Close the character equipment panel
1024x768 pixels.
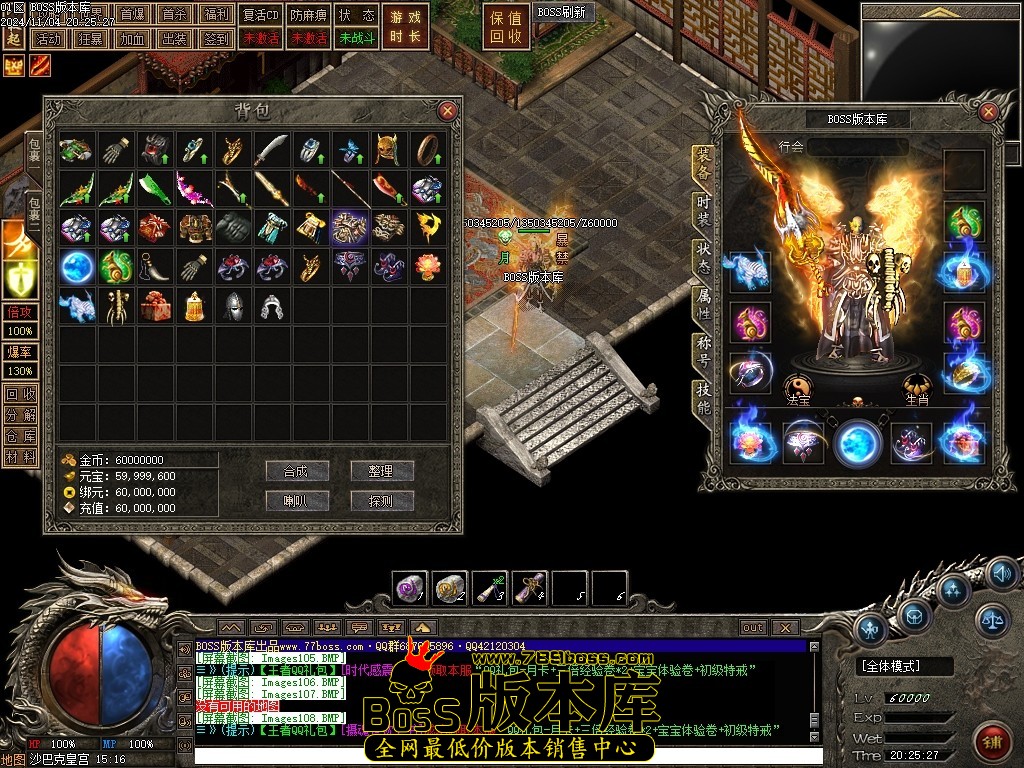pos(989,110)
